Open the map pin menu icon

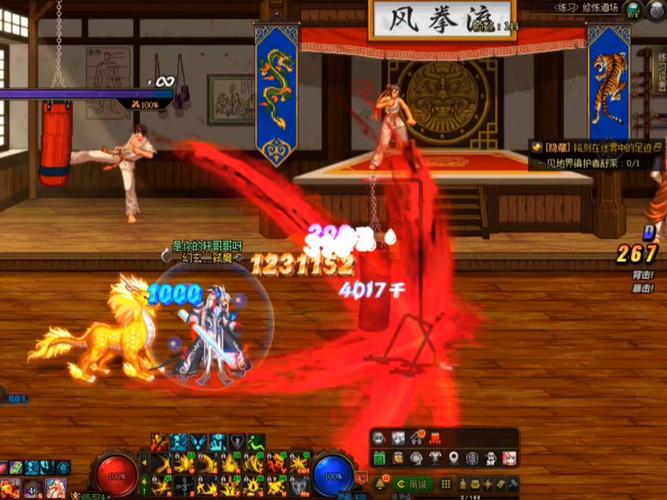453,458
